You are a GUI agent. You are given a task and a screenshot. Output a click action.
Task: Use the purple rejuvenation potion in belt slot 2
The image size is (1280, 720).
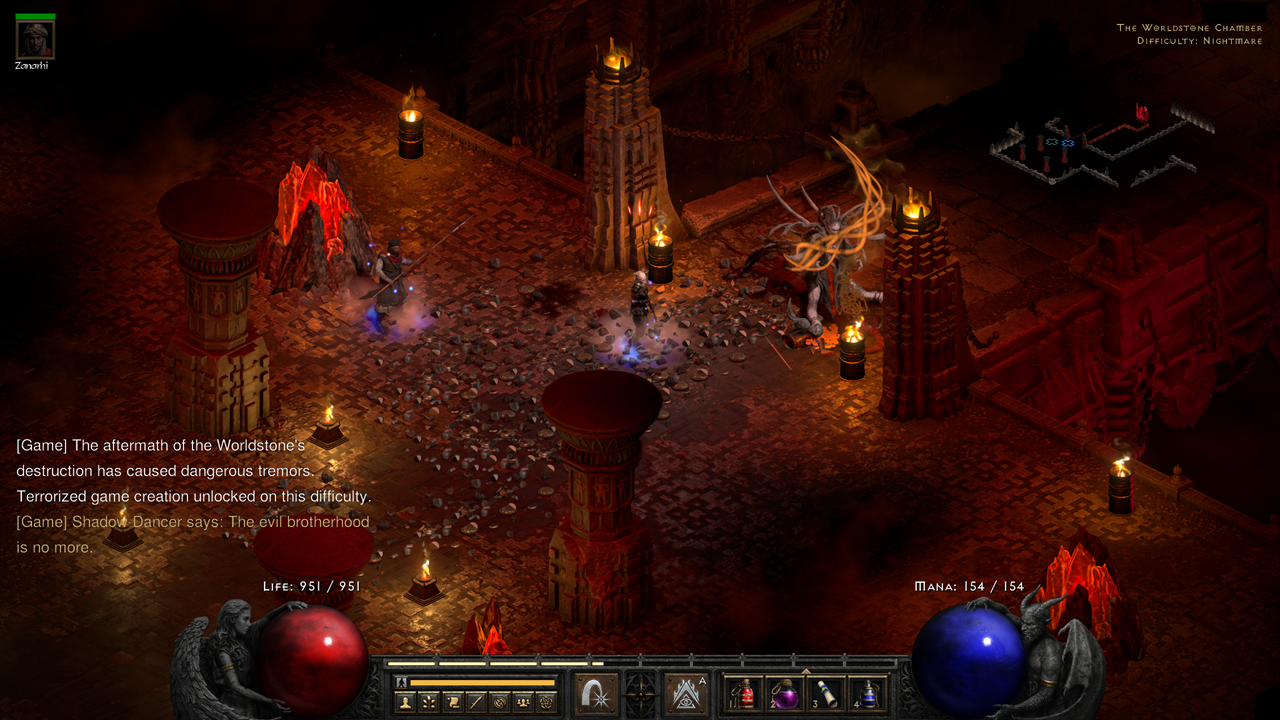coord(786,693)
